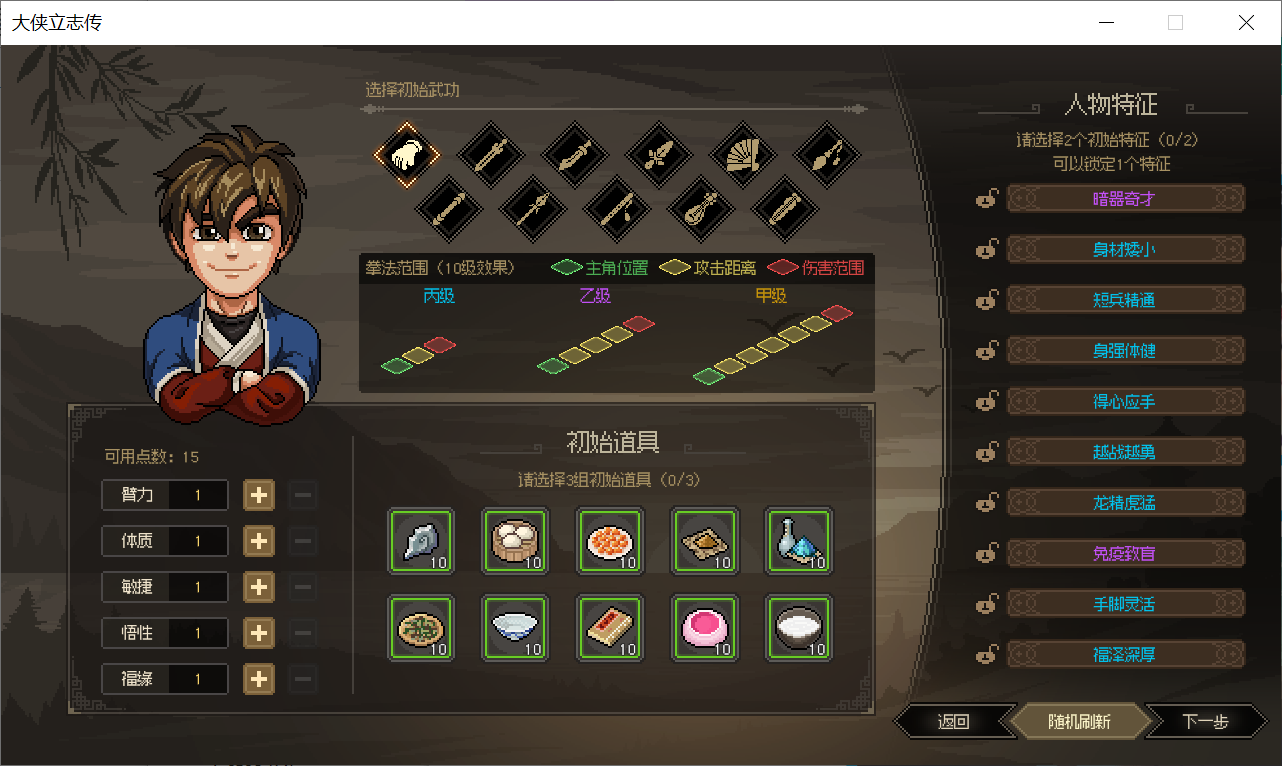
Task: Choose the steamed buns basket item
Action: (516, 541)
